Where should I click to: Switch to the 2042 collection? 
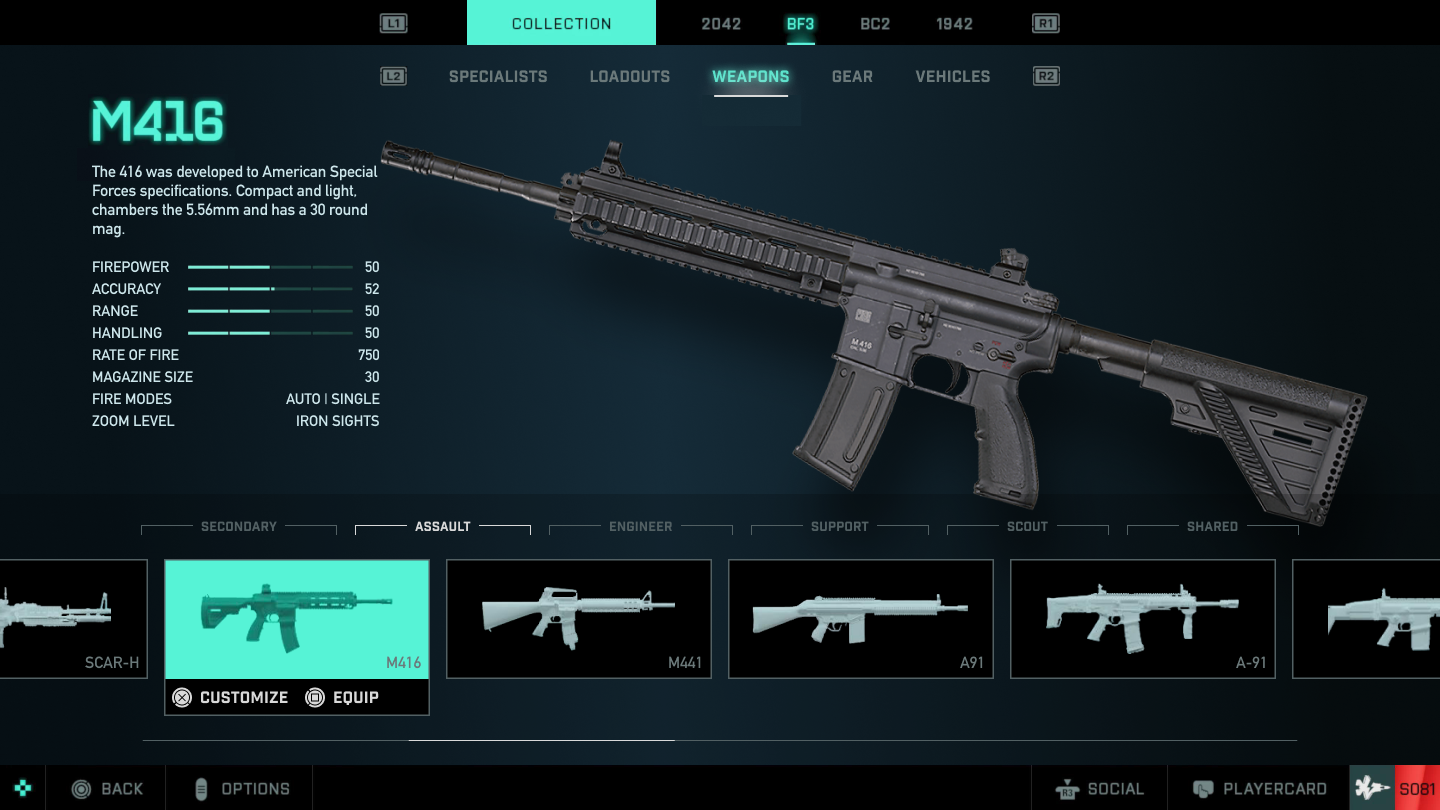(x=721, y=24)
